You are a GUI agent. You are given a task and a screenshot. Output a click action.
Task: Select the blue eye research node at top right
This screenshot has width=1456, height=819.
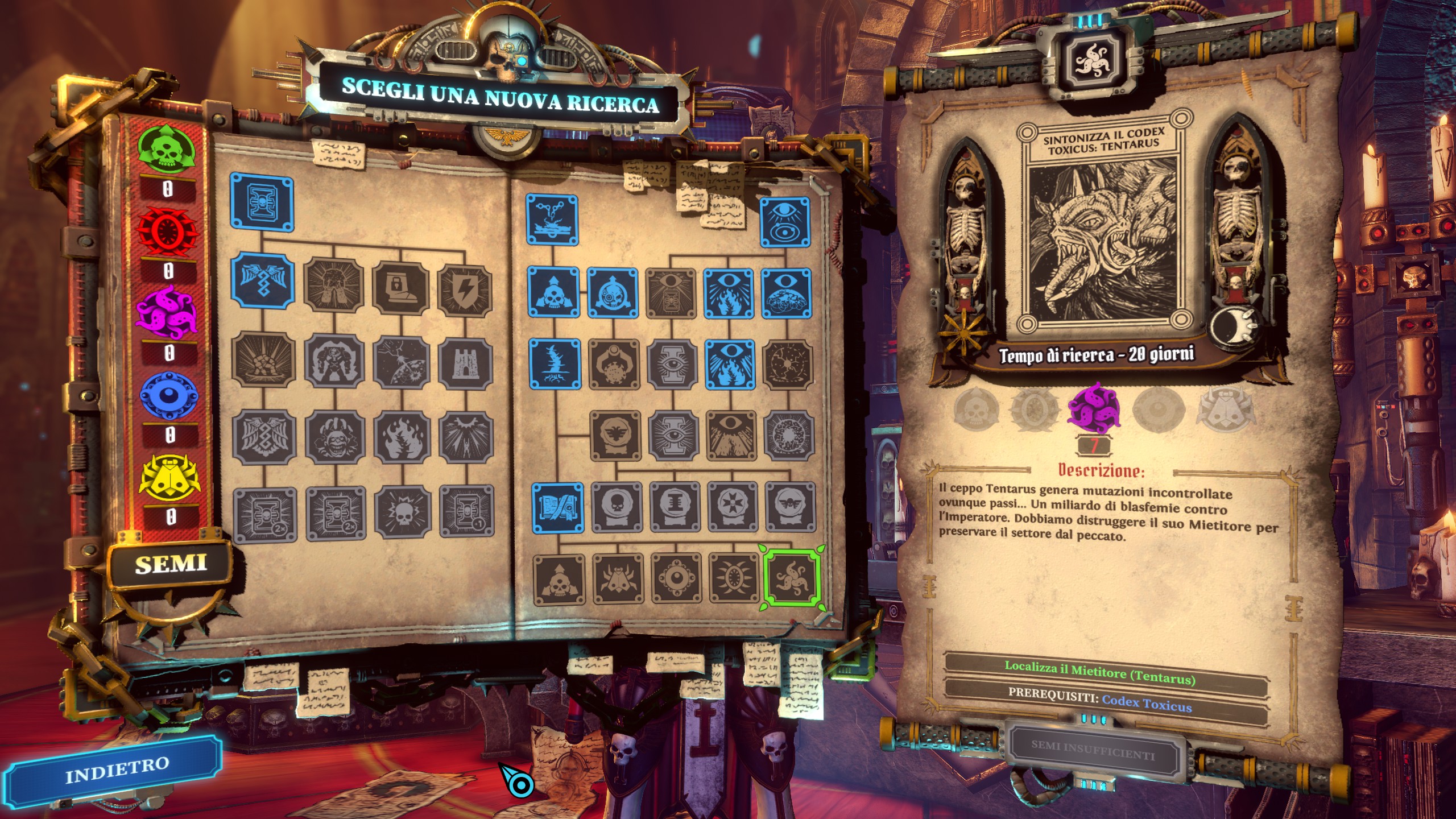pos(785,222)
